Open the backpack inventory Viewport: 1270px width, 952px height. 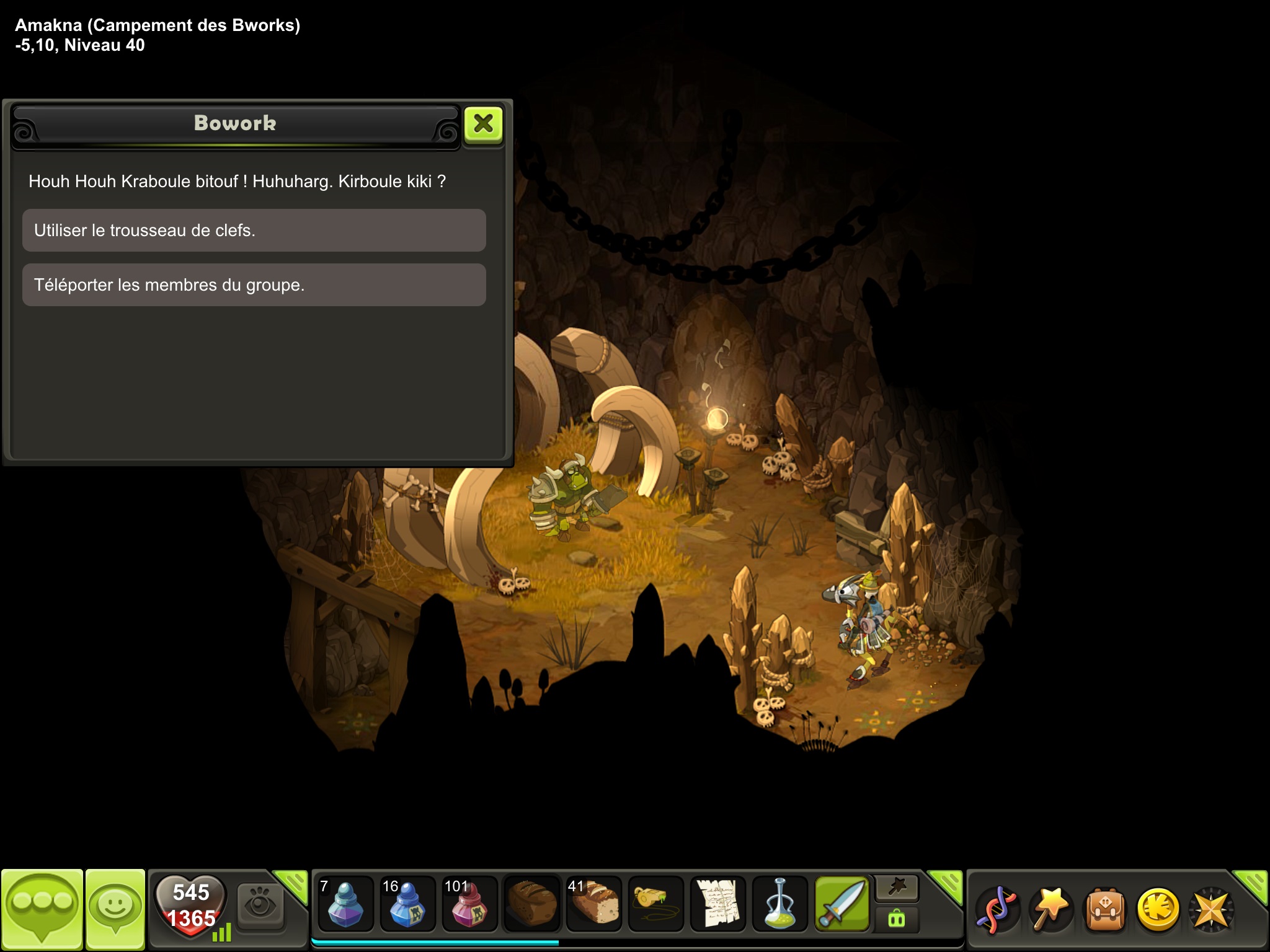[1105, 910]
